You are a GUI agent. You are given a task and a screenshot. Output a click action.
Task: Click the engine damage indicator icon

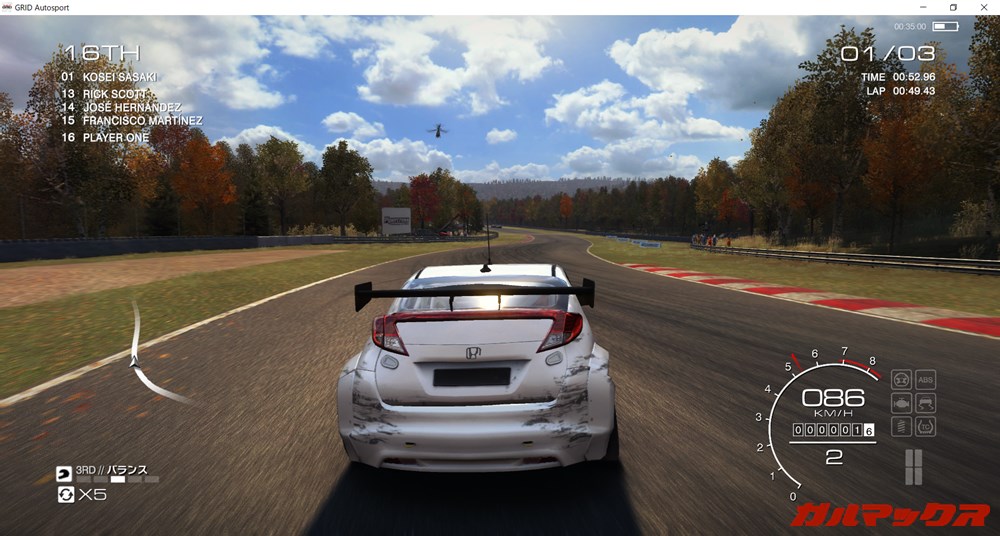(900, 403)
